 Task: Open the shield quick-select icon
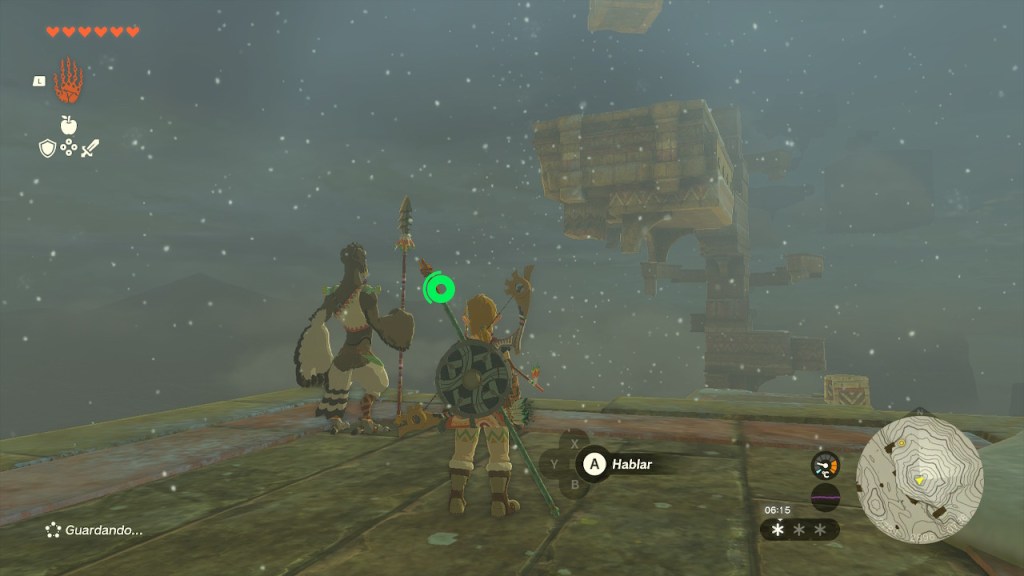point(46,148)
